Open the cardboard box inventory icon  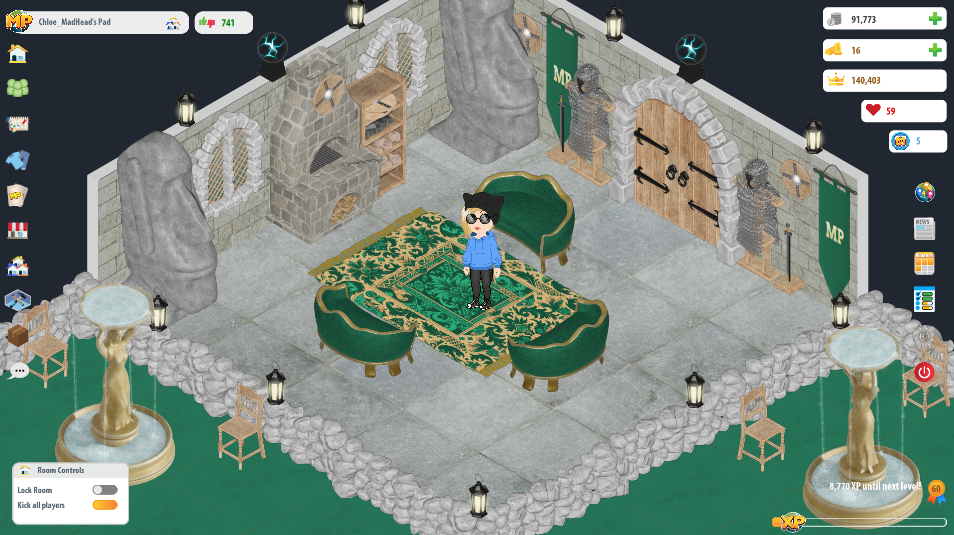click(17, 336)
